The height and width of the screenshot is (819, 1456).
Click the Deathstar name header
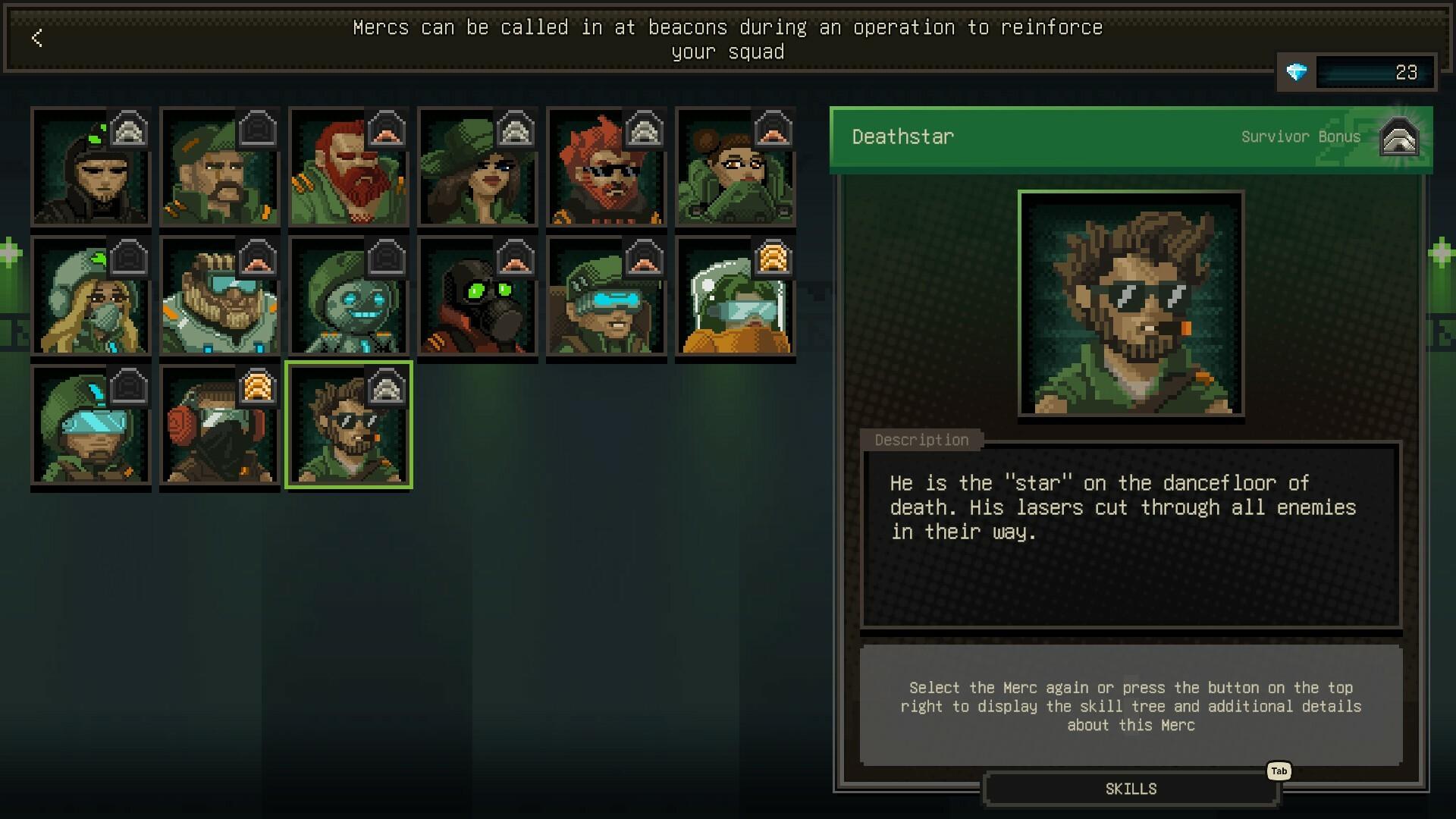(x=902, y=137)
